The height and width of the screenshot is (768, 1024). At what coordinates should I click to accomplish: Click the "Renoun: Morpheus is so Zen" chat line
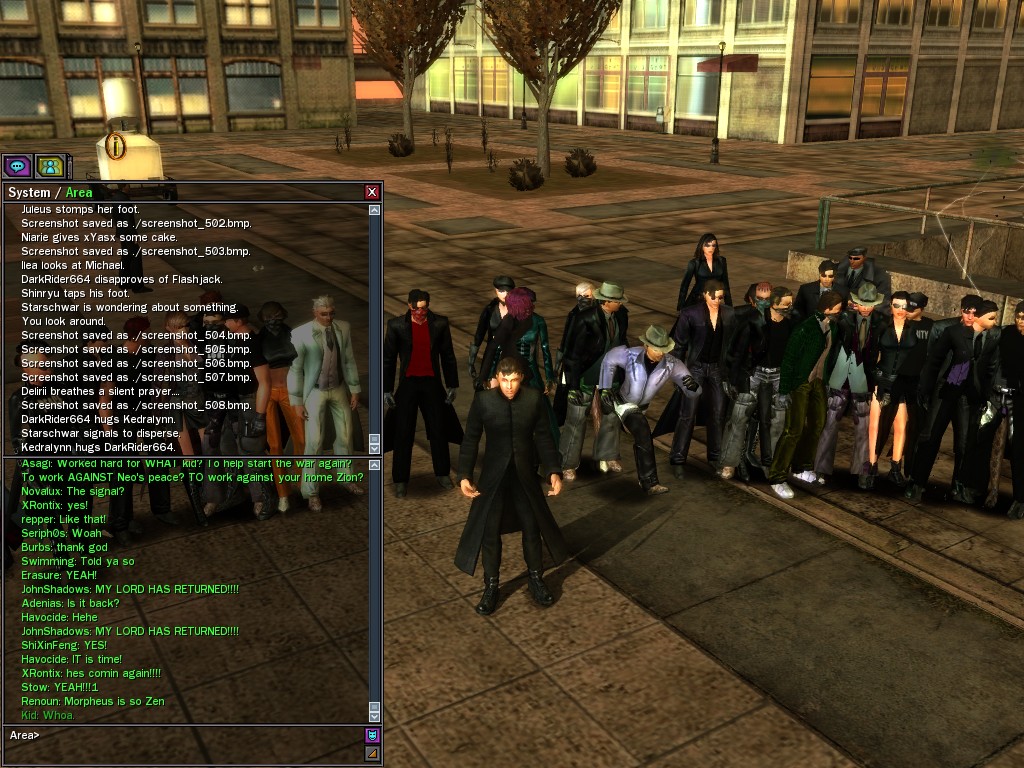click(93, 701)
